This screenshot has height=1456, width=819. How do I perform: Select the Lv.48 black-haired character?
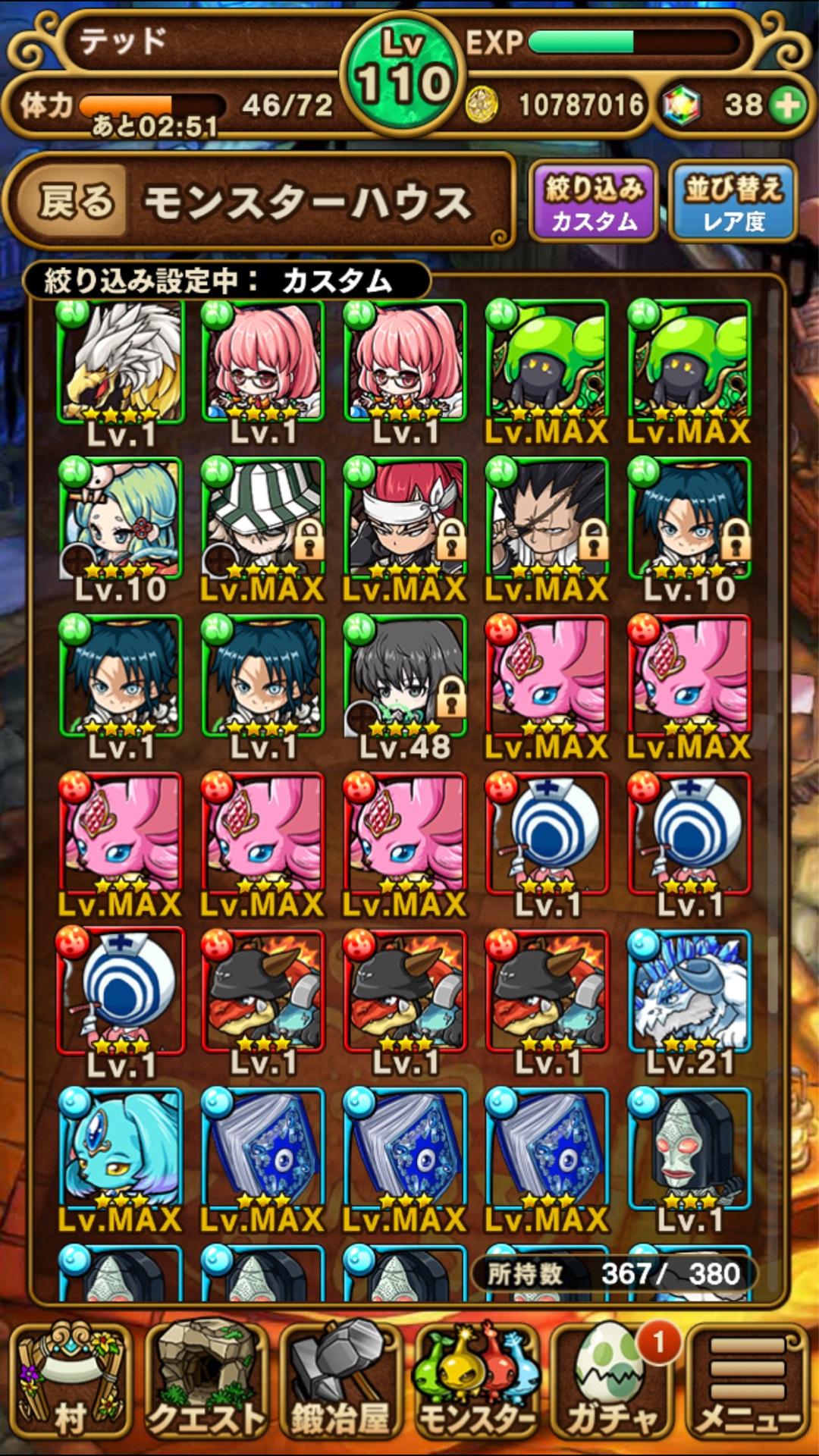(x=405, y=677)
